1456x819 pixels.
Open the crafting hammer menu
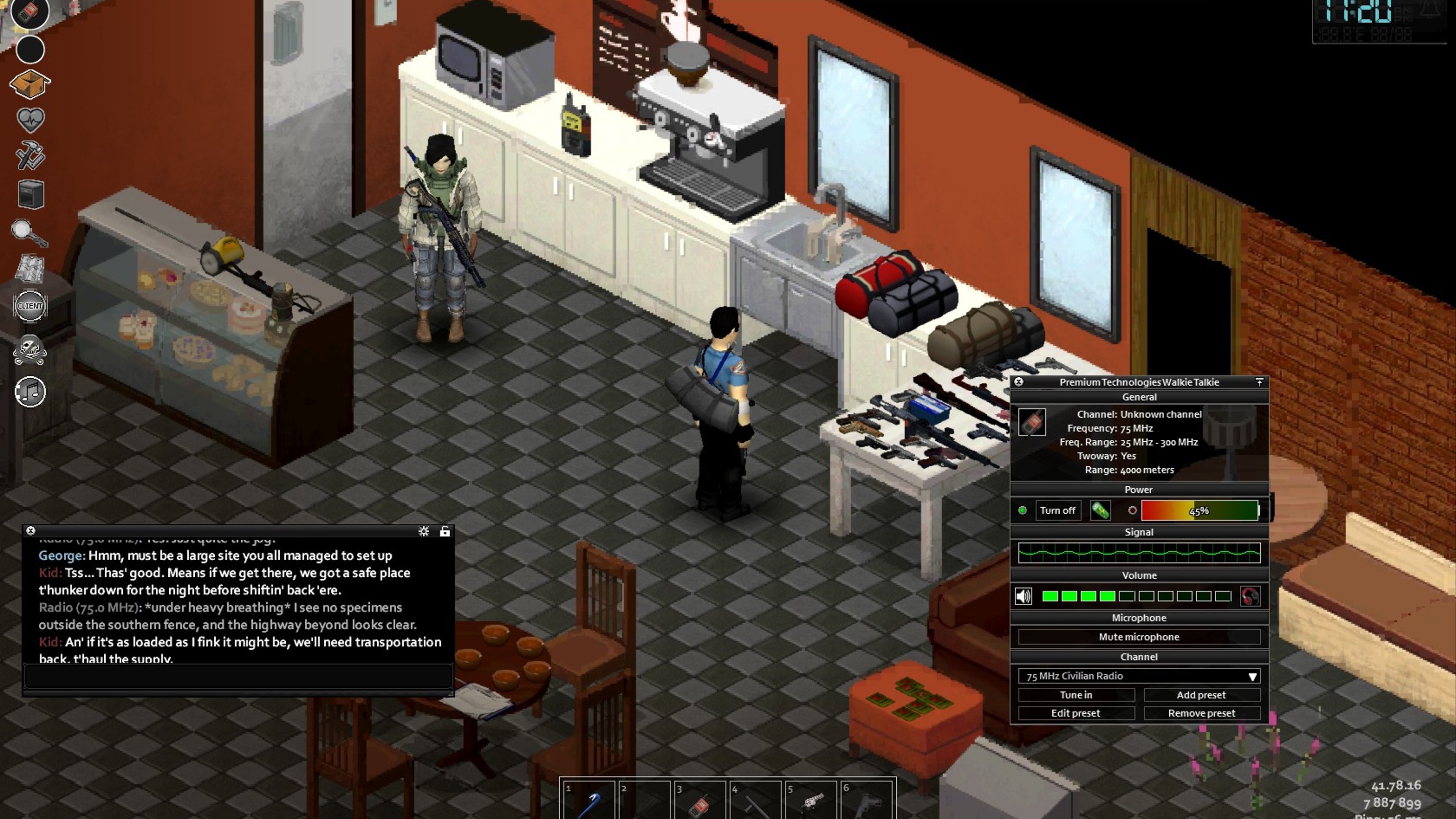point(30,155)
